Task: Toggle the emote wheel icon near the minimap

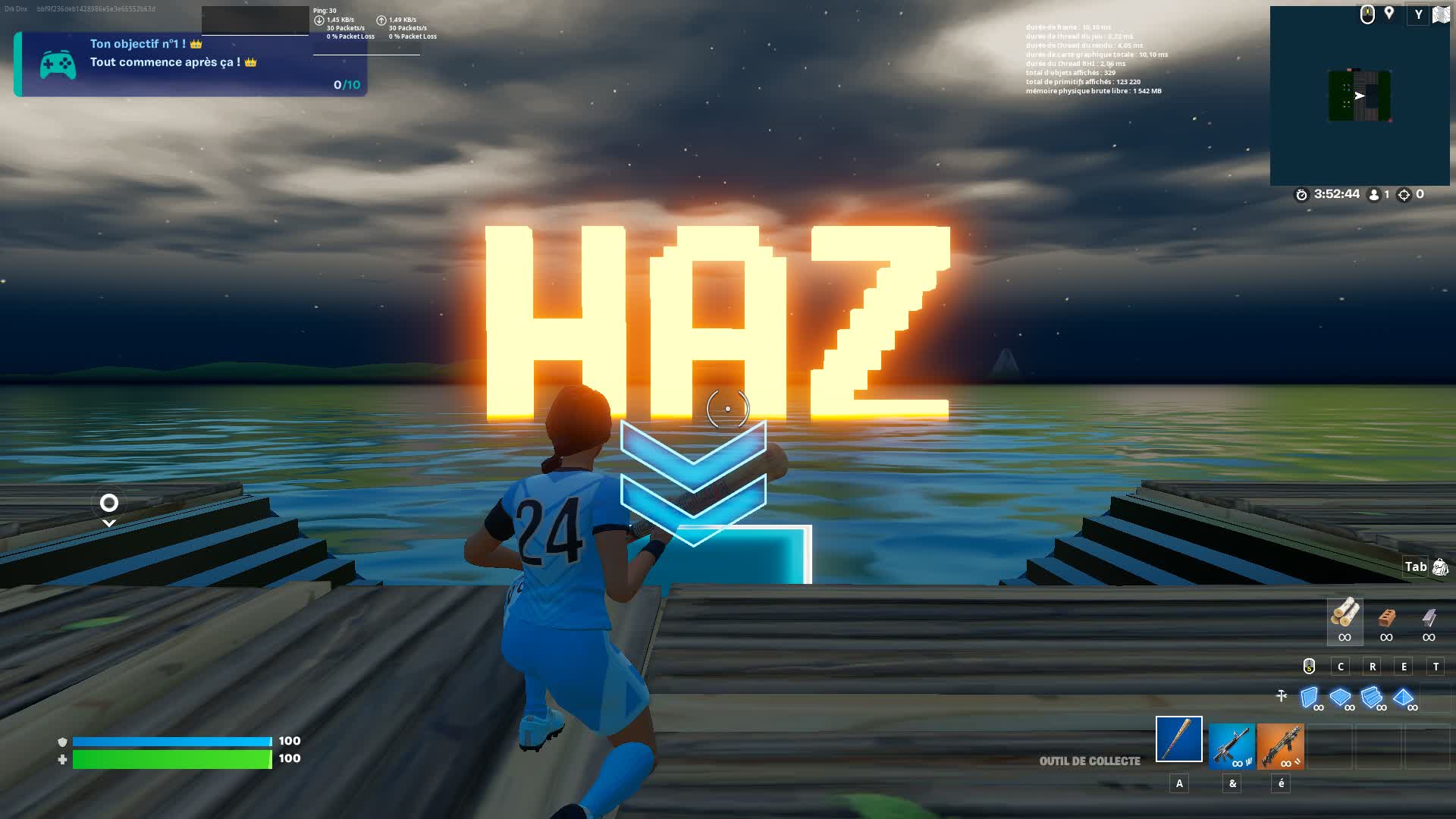Action: point(1368,13)
